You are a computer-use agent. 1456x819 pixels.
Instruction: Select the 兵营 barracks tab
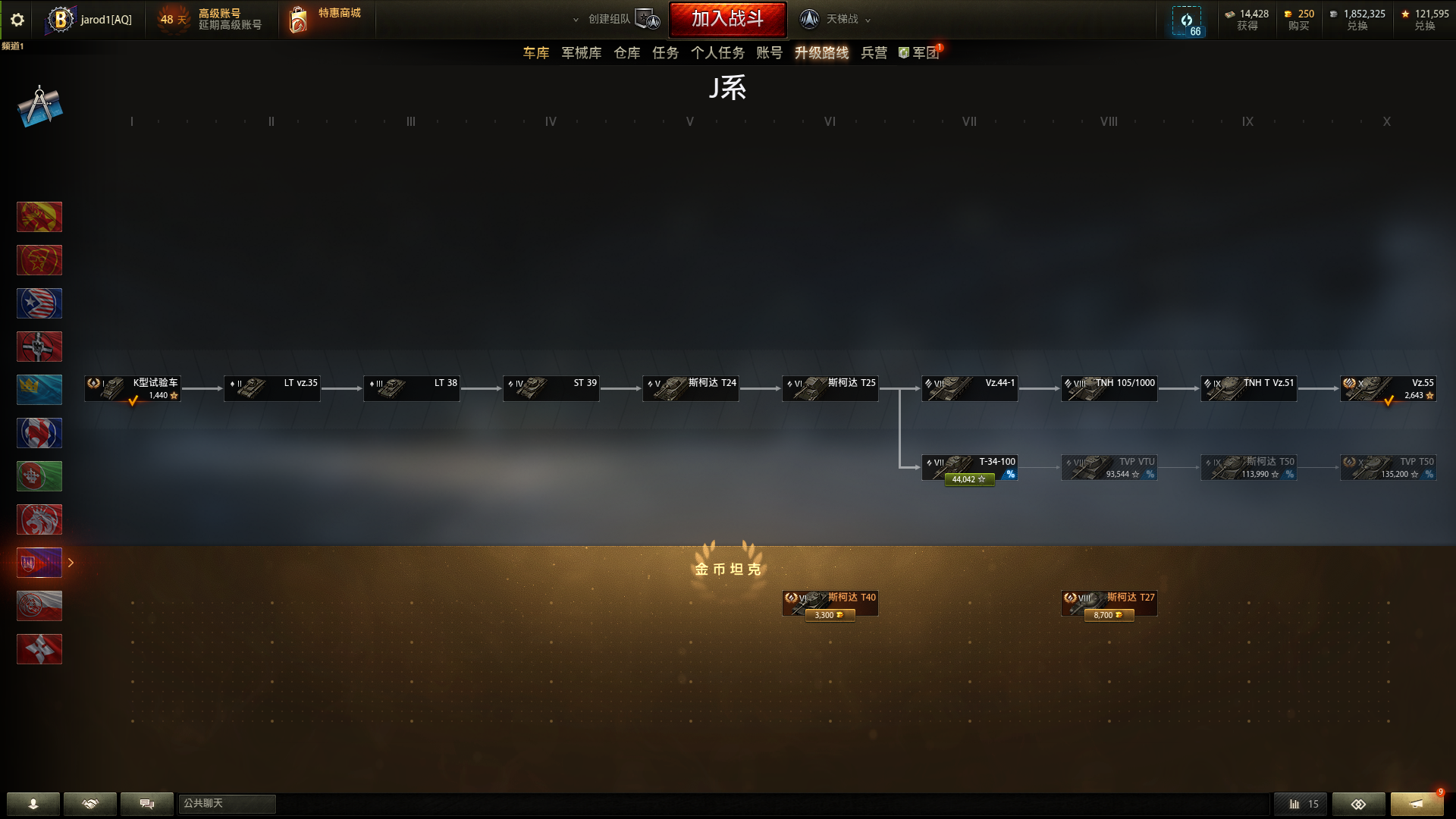(x=874, y=53)
